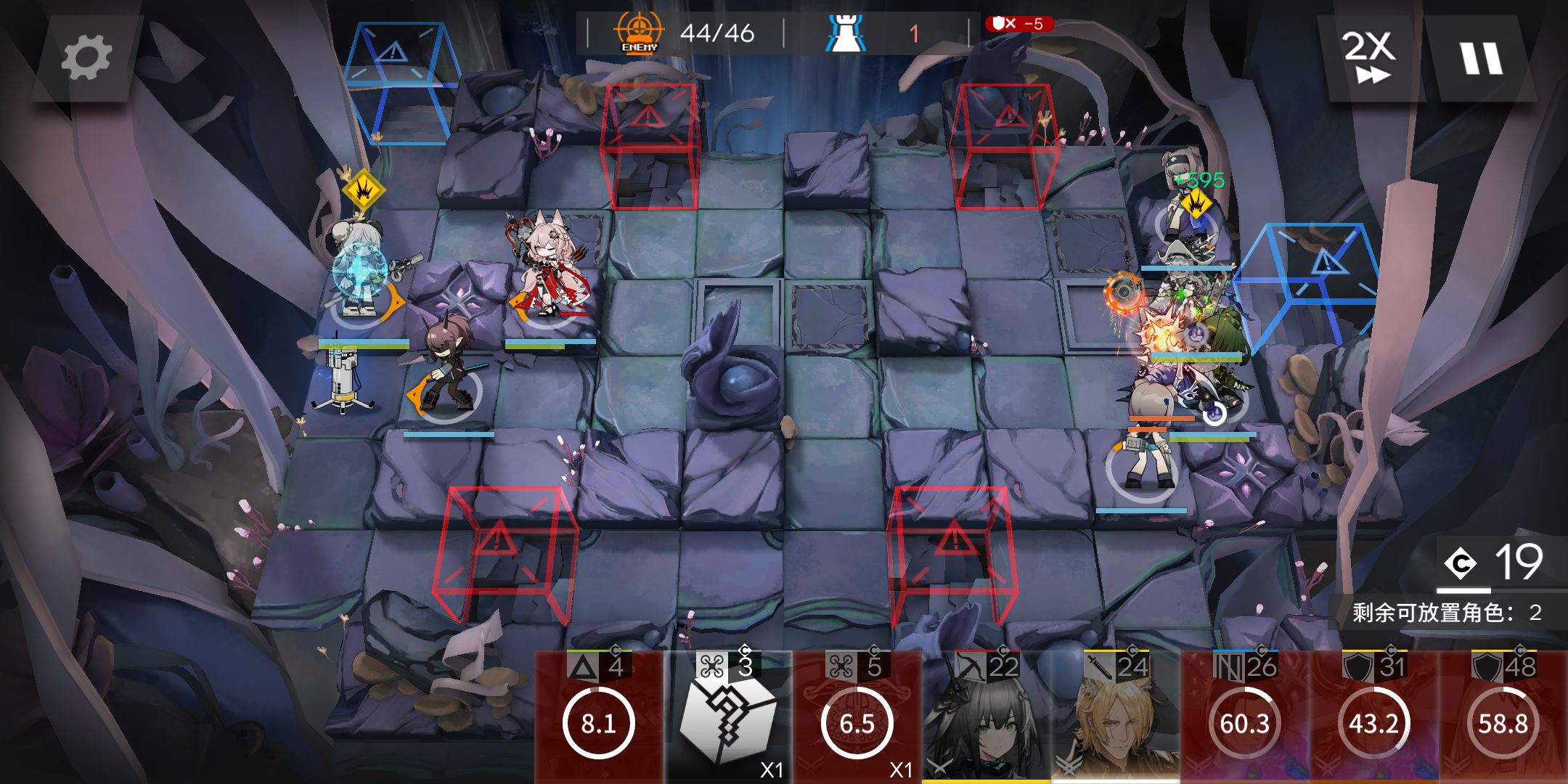This screenshot has width=1568, height=784.
Task: Toggle the 2X game speed button
Action: [x=1369, y=57]
